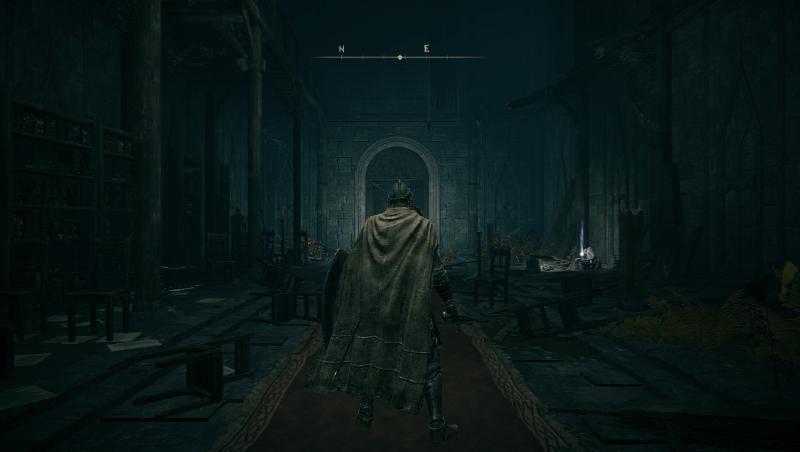This screenshot has width=800, height=452.
Task: Click the compass bar showing N and E
Action: 399,55
